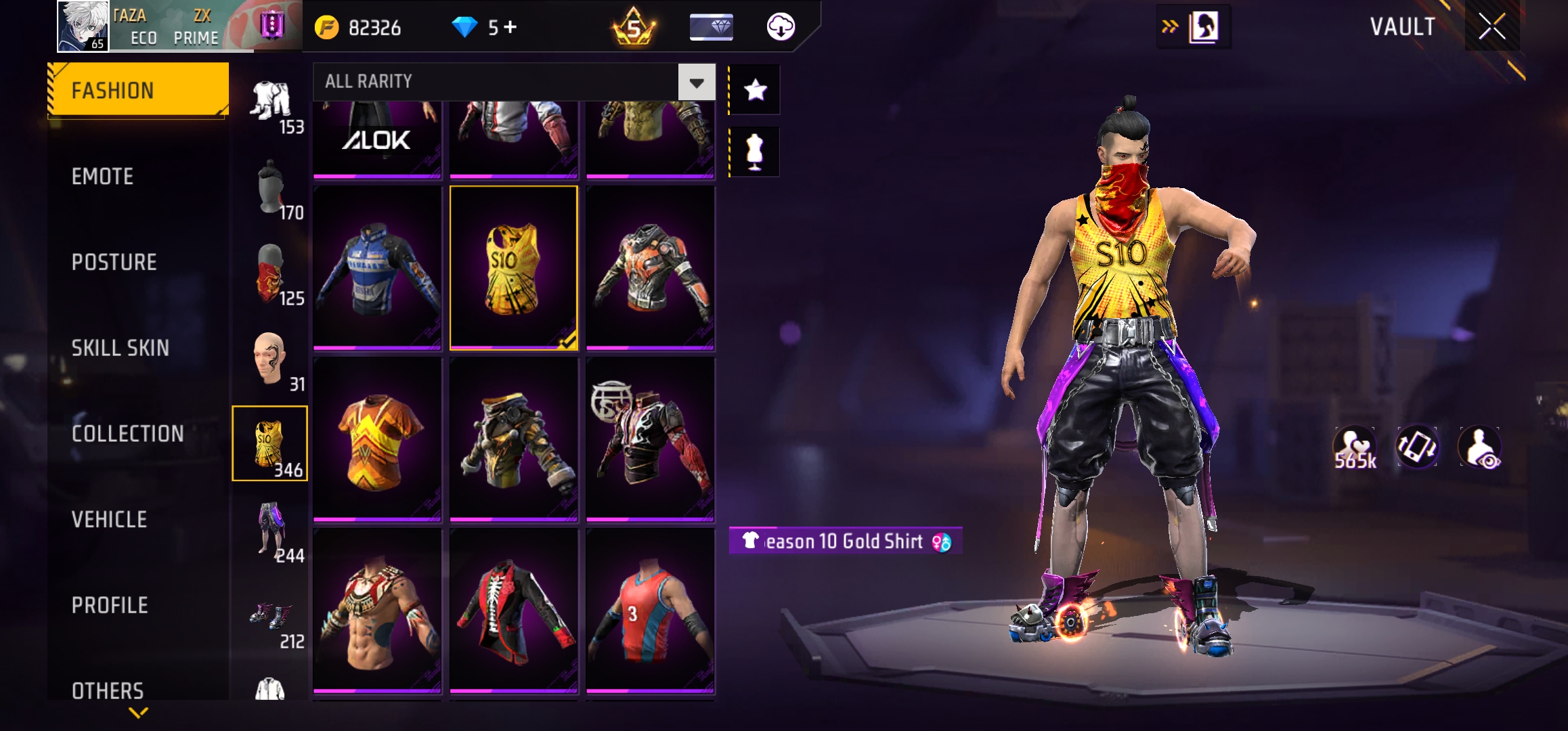Open the pants subcategory with 244 items

click(270, 530)
